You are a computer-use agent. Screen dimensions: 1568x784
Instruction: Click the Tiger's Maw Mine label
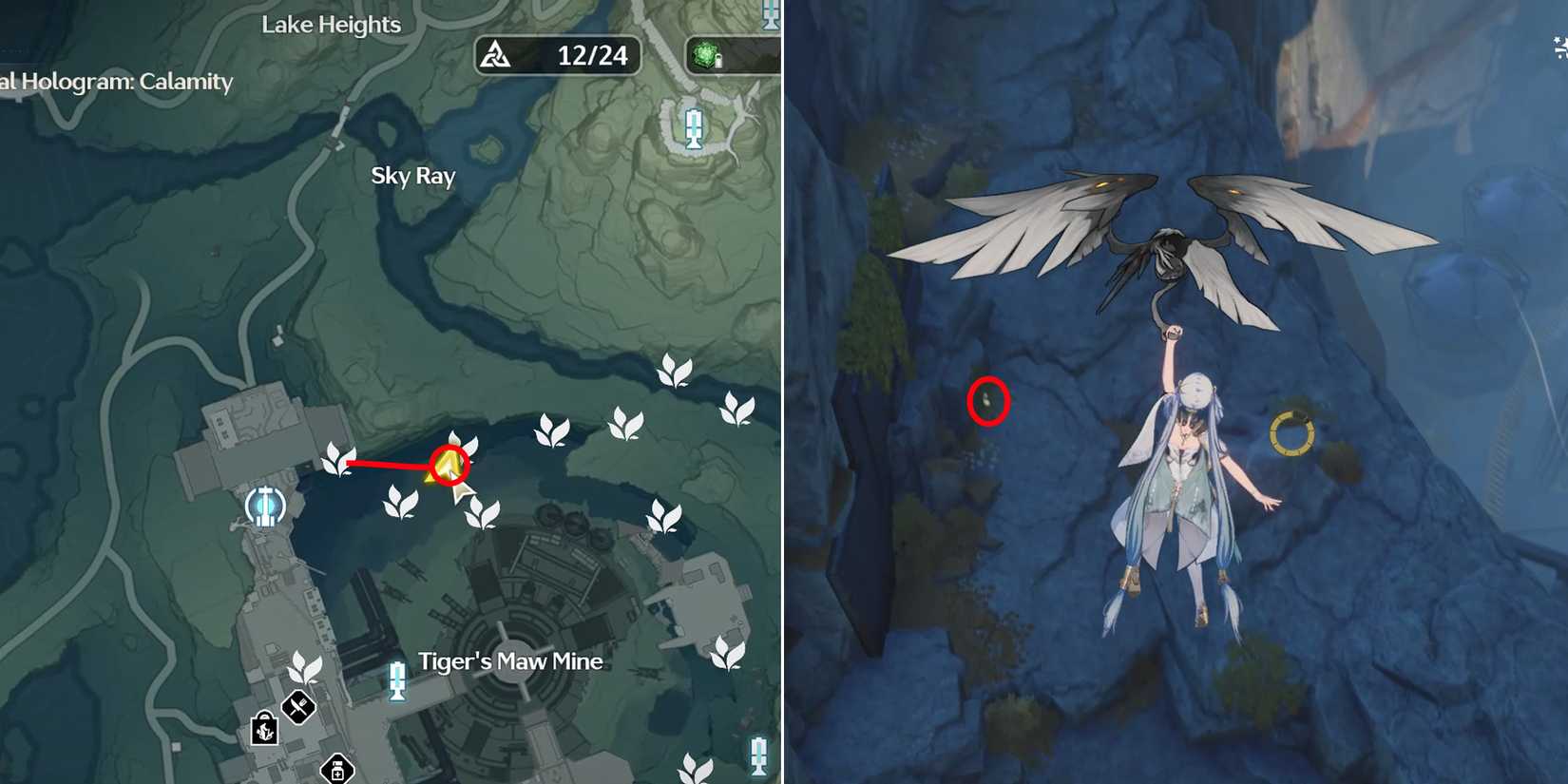pyautogui.click(x=511, y=660)
